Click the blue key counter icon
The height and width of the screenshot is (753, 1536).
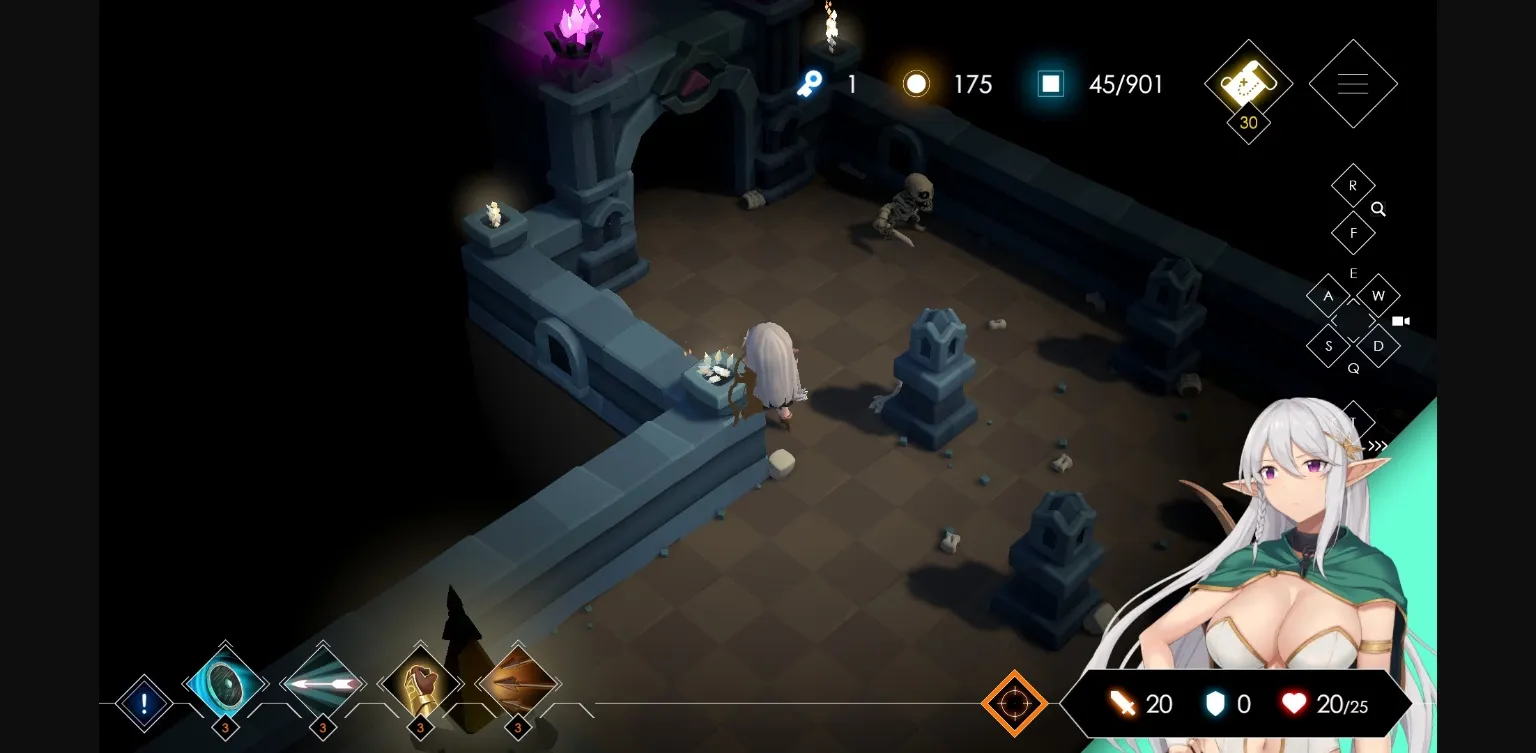810,84
